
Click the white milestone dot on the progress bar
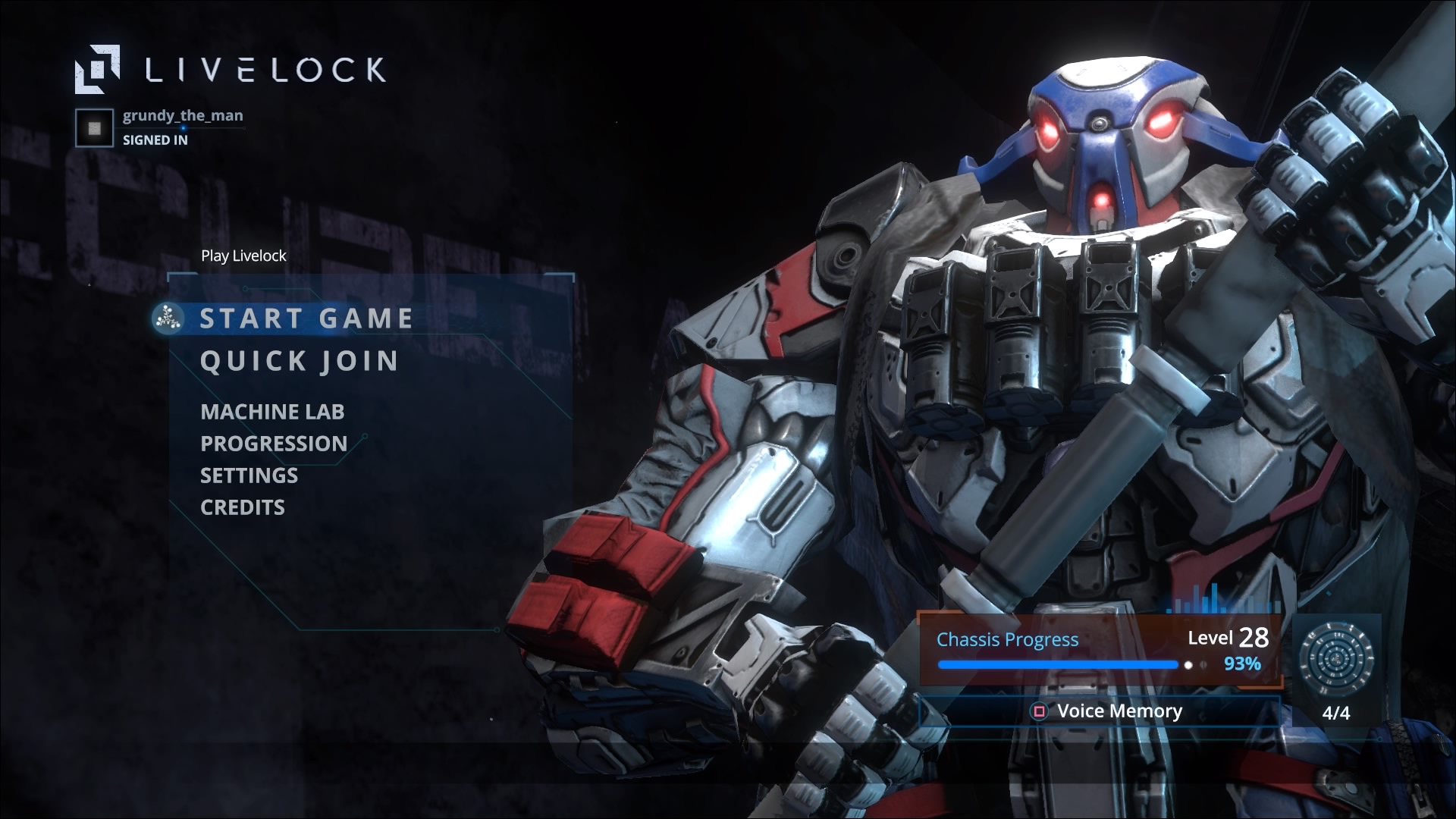tap(1188, 664)
